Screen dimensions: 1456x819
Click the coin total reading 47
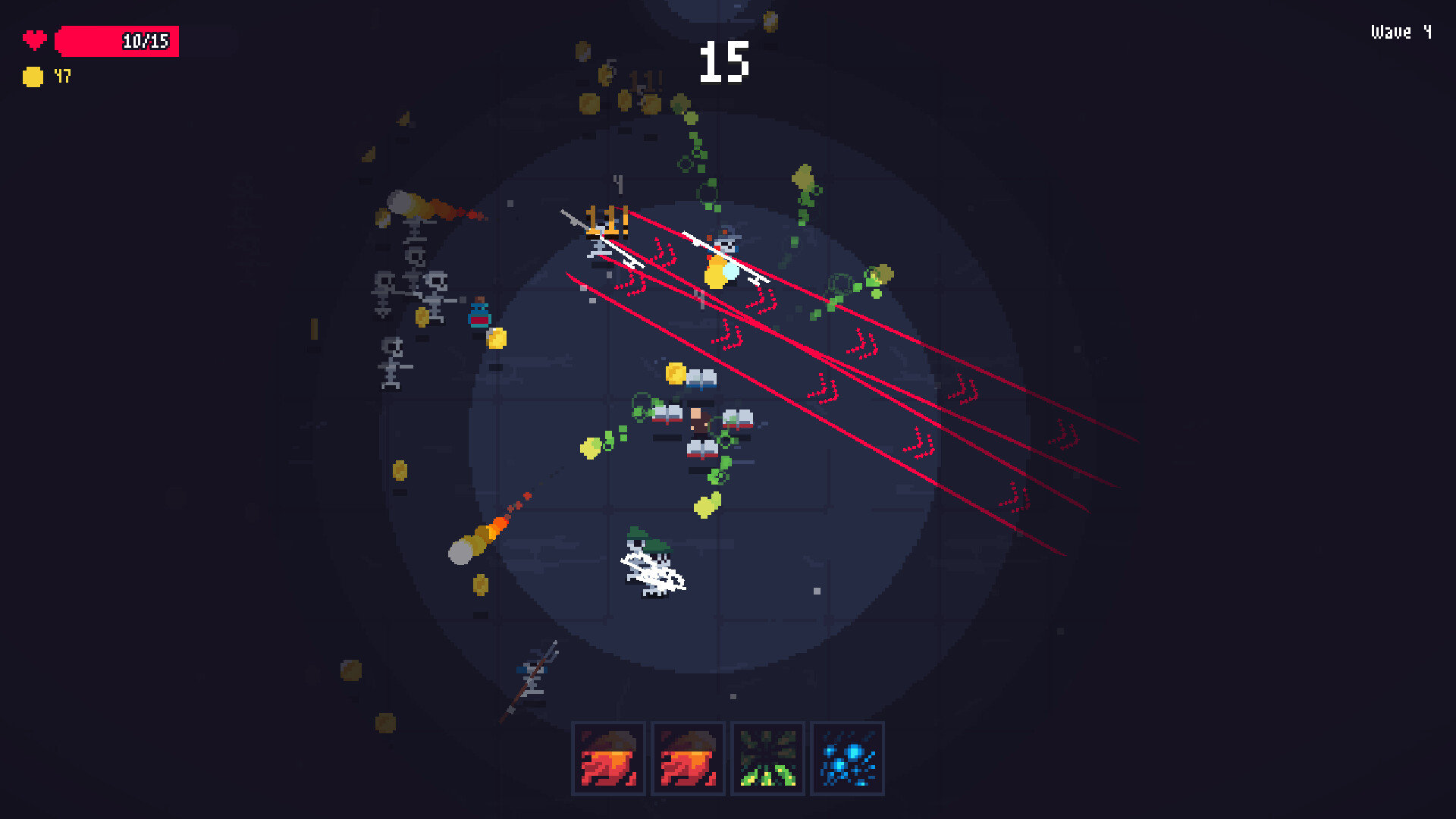pos(62,76)
